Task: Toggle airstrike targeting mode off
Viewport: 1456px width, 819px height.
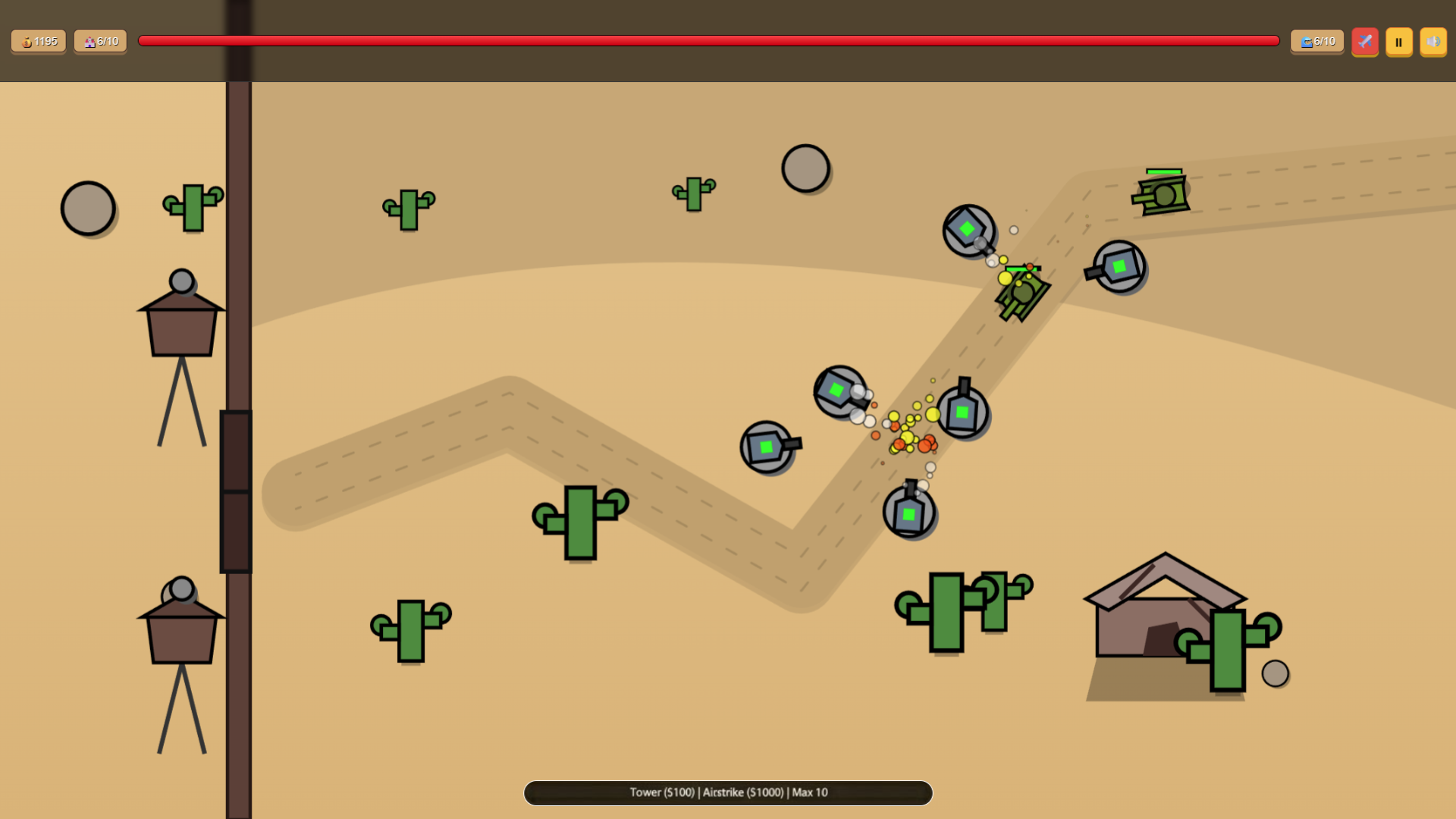Action: click(1365, 42)
